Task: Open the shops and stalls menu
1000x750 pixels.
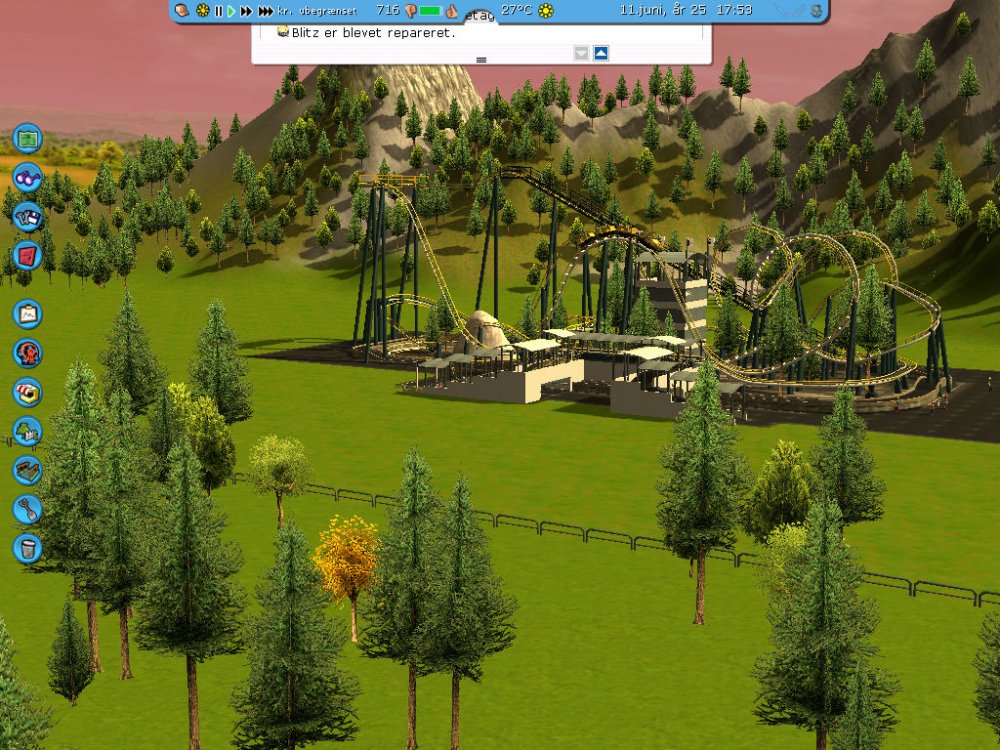Action: click(x=28, y=392)
